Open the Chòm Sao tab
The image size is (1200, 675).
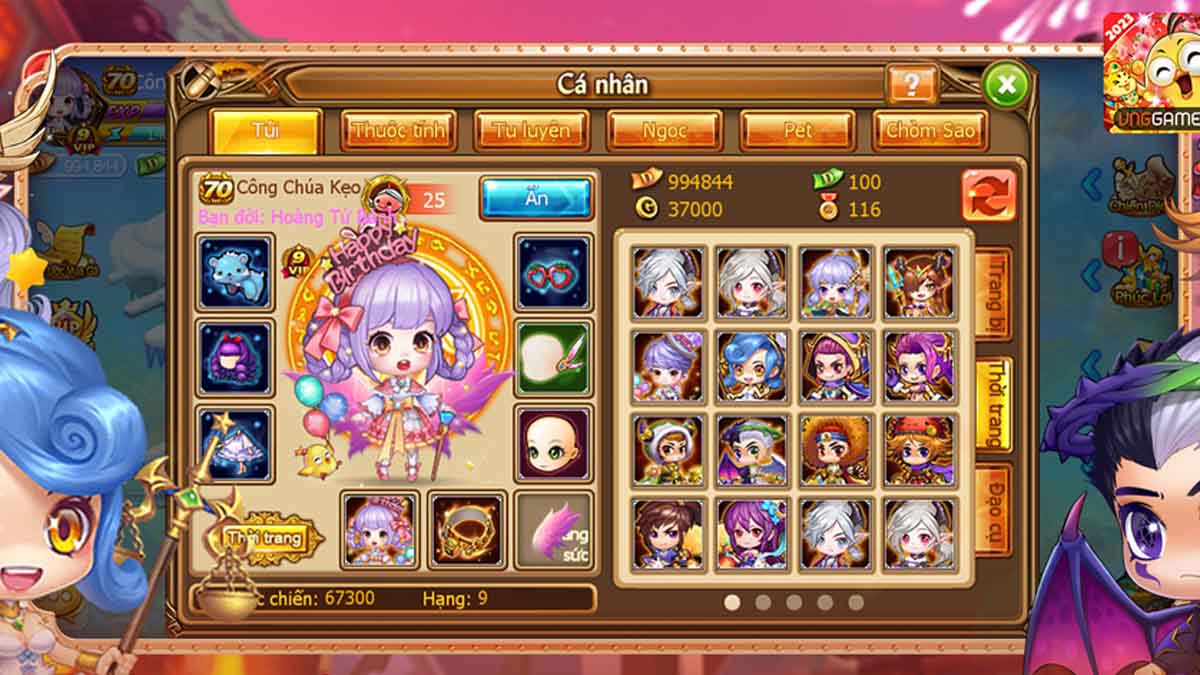930,131
